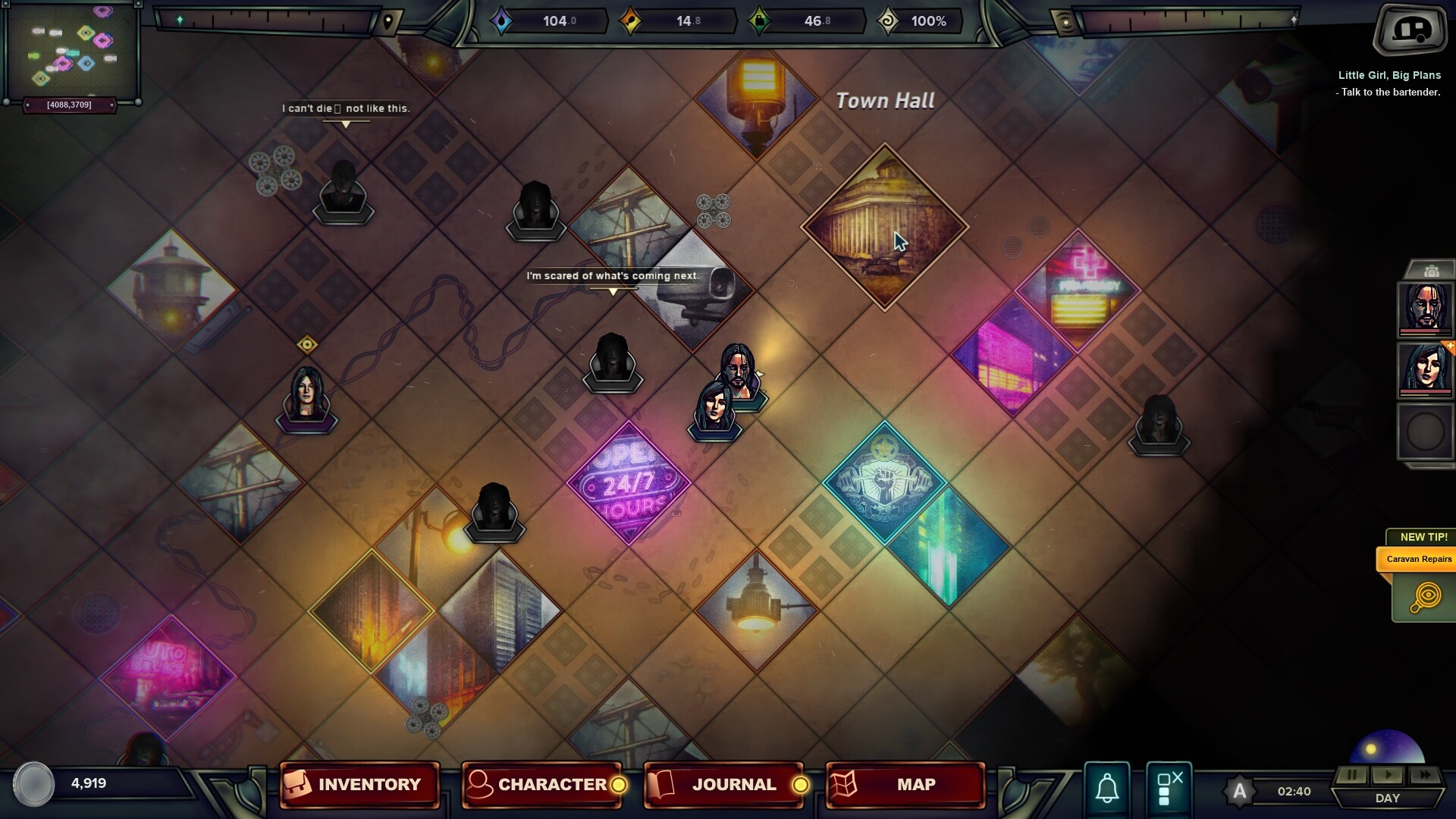Switch to the Character screen

coord(541,785)
